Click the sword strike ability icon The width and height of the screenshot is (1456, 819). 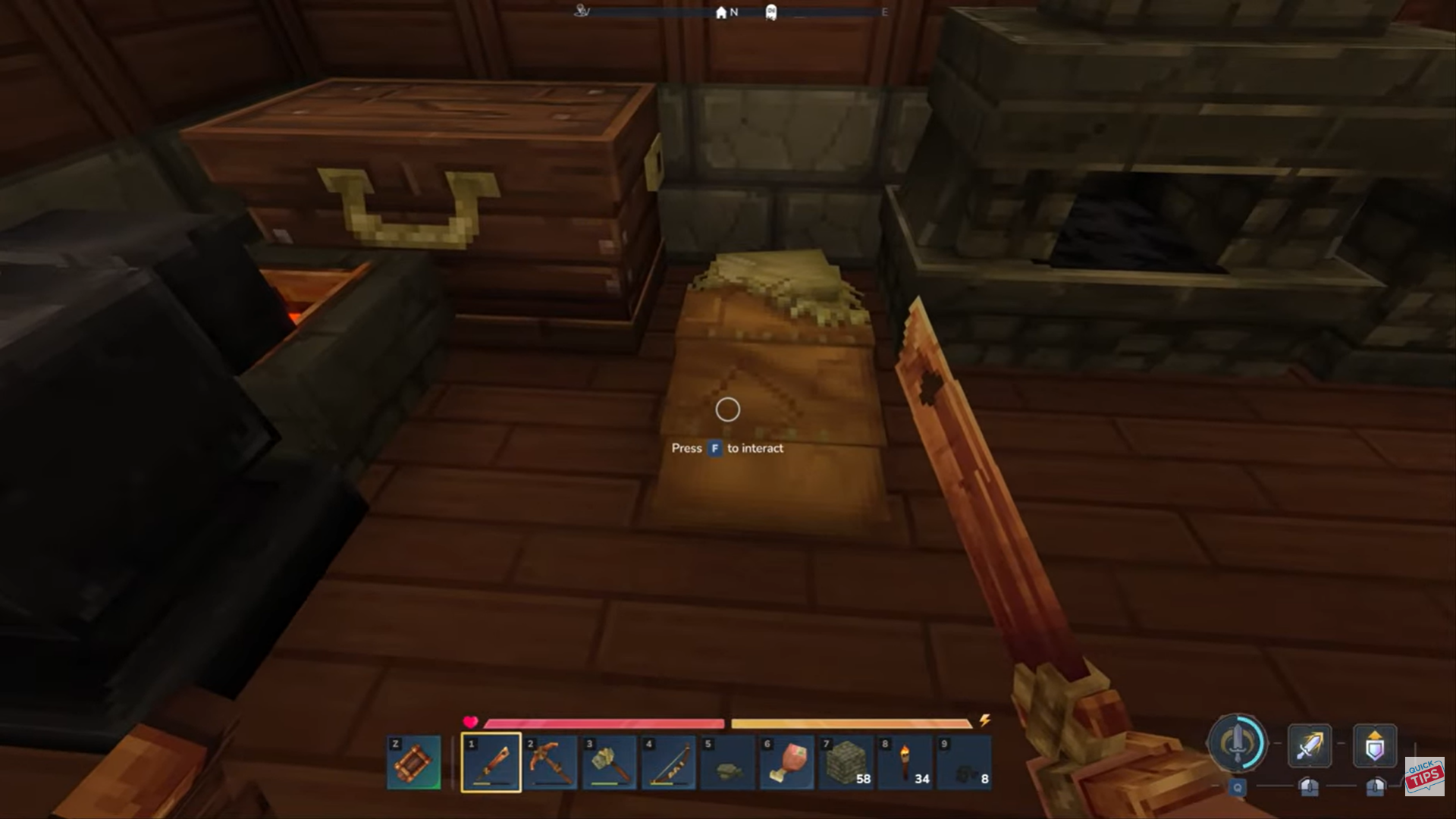pyautogui.click(x=1310, y=745)
